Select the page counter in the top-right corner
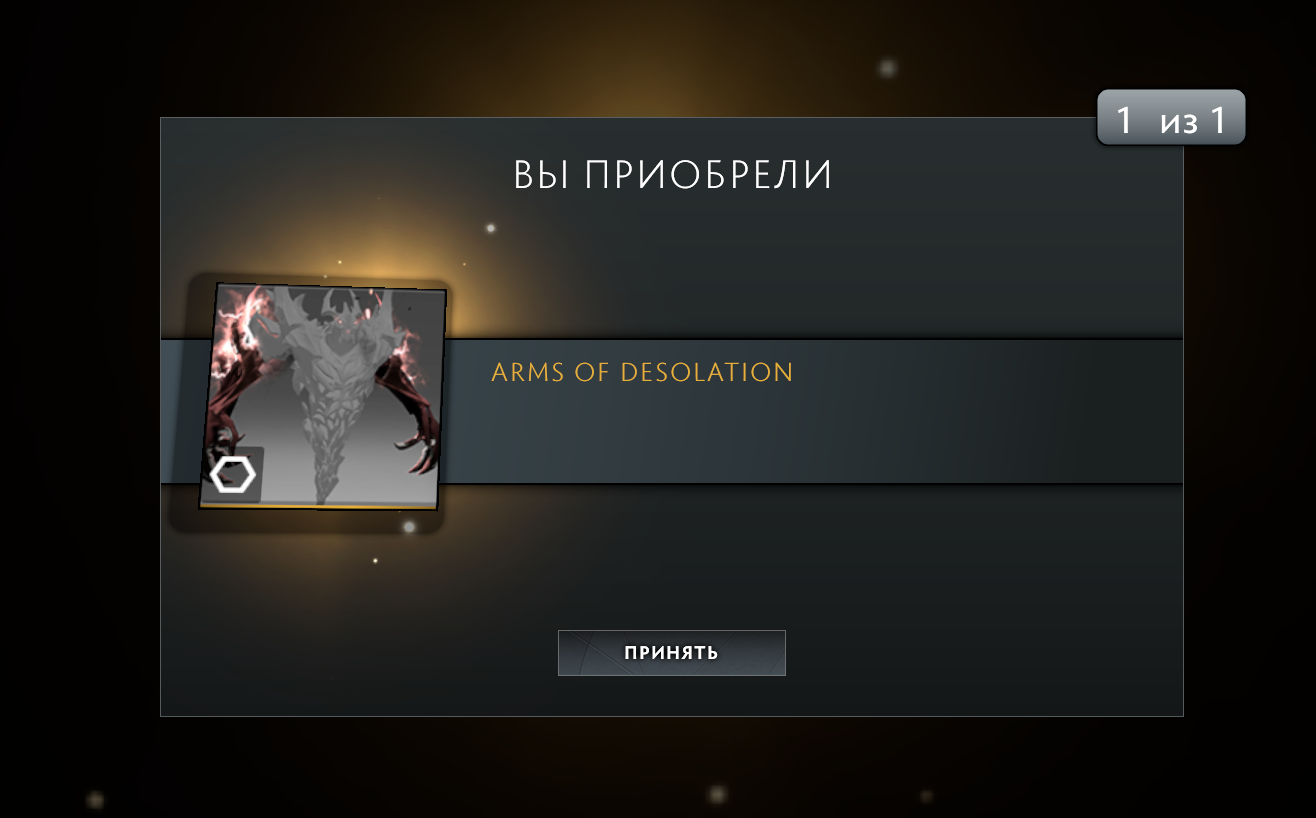This screenshot has width=1316, height=818. tap(1170, 116)
